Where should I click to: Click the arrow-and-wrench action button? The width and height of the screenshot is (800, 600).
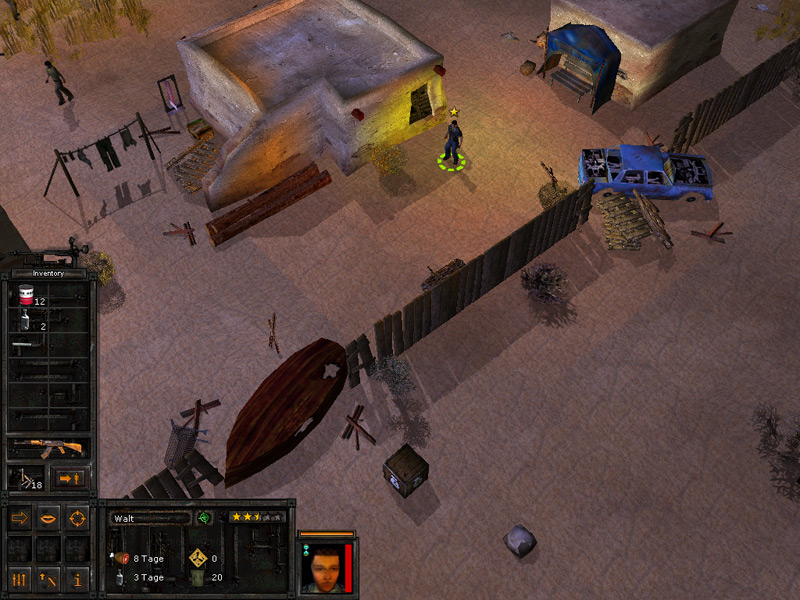point(48,578)
